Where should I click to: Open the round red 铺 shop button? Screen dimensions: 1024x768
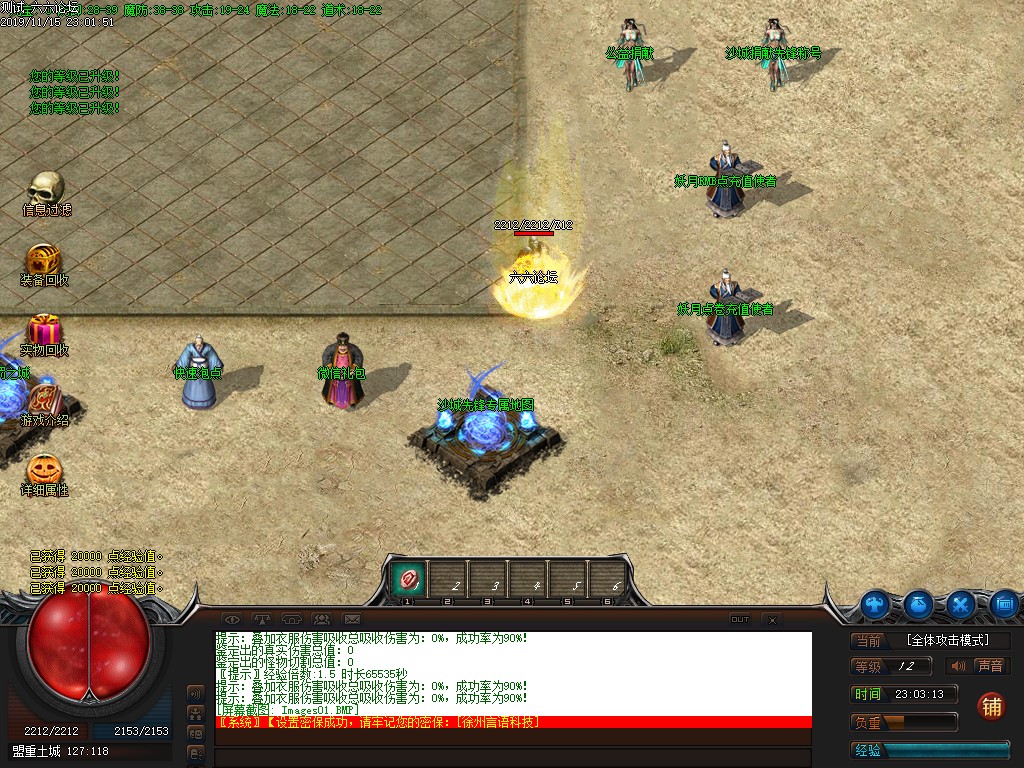point(991,705)
